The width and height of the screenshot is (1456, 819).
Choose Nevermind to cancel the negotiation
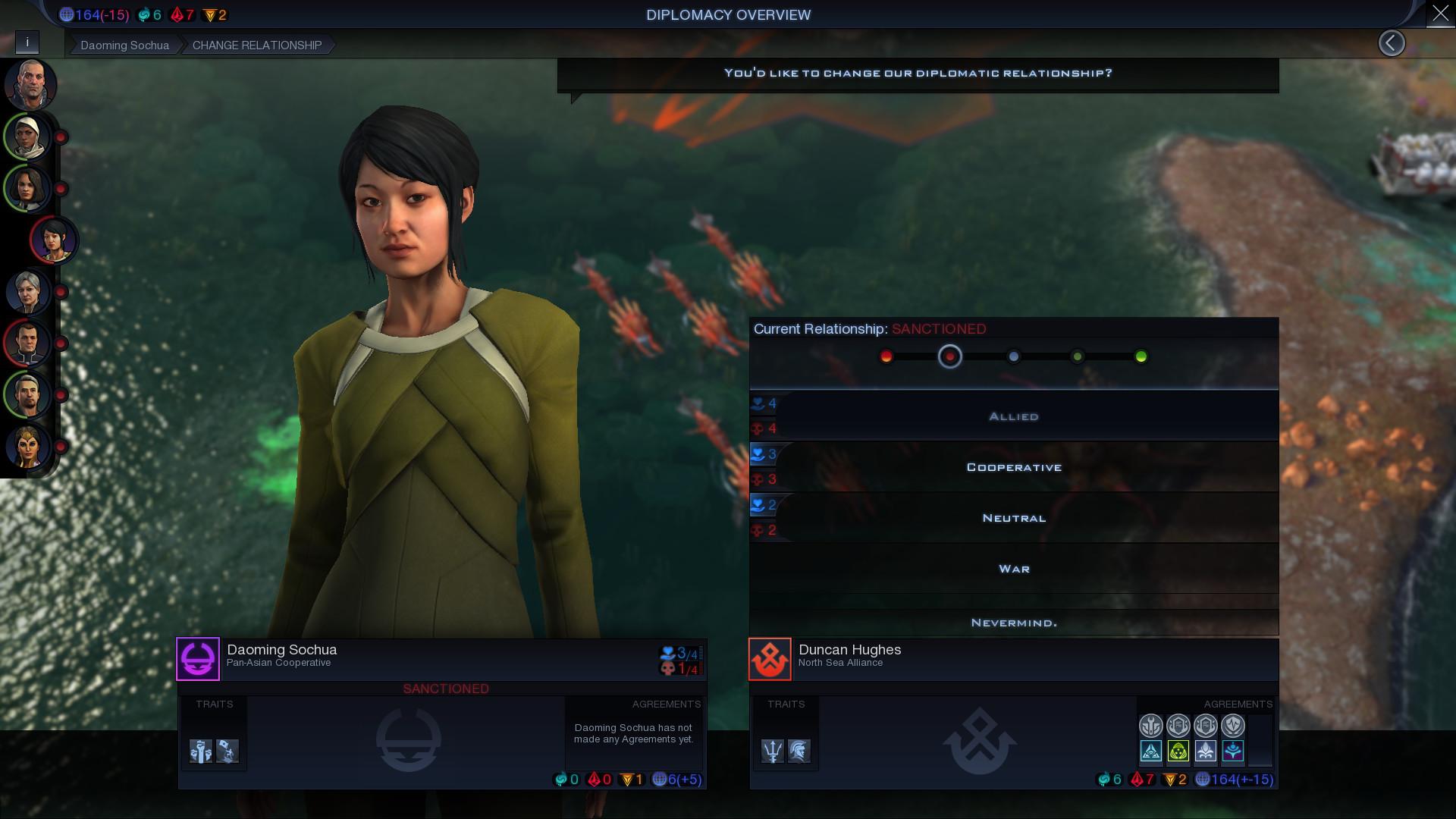pyautogui.click(x=1013, y=622)
